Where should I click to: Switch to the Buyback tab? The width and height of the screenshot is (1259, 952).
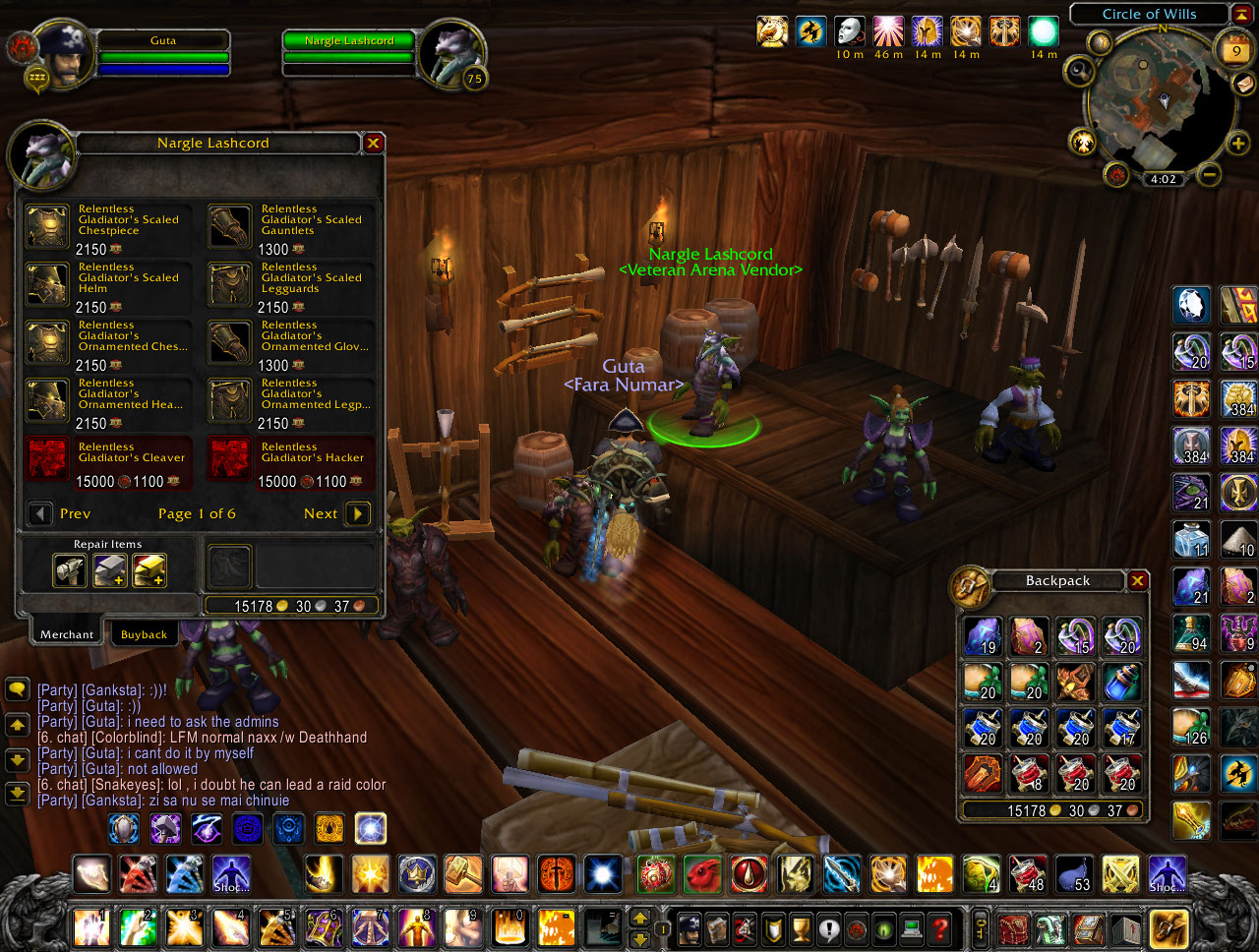(145, 633)
